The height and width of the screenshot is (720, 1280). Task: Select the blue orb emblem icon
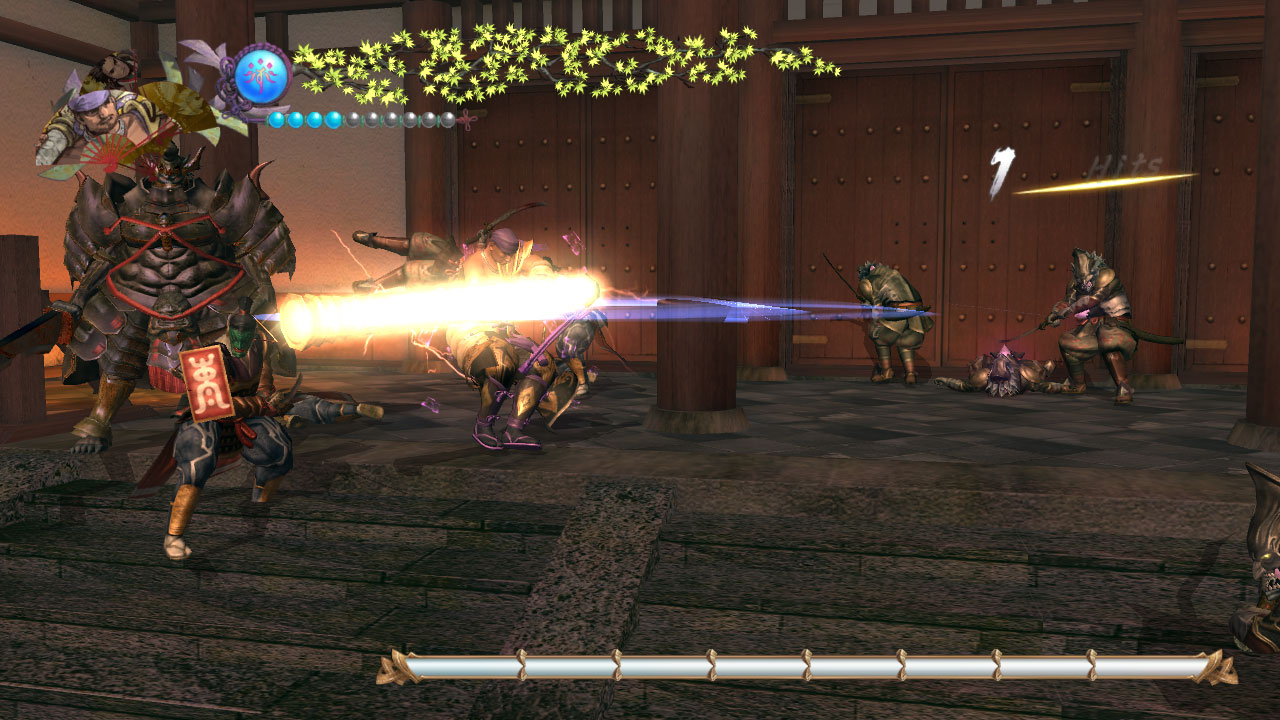262,75
